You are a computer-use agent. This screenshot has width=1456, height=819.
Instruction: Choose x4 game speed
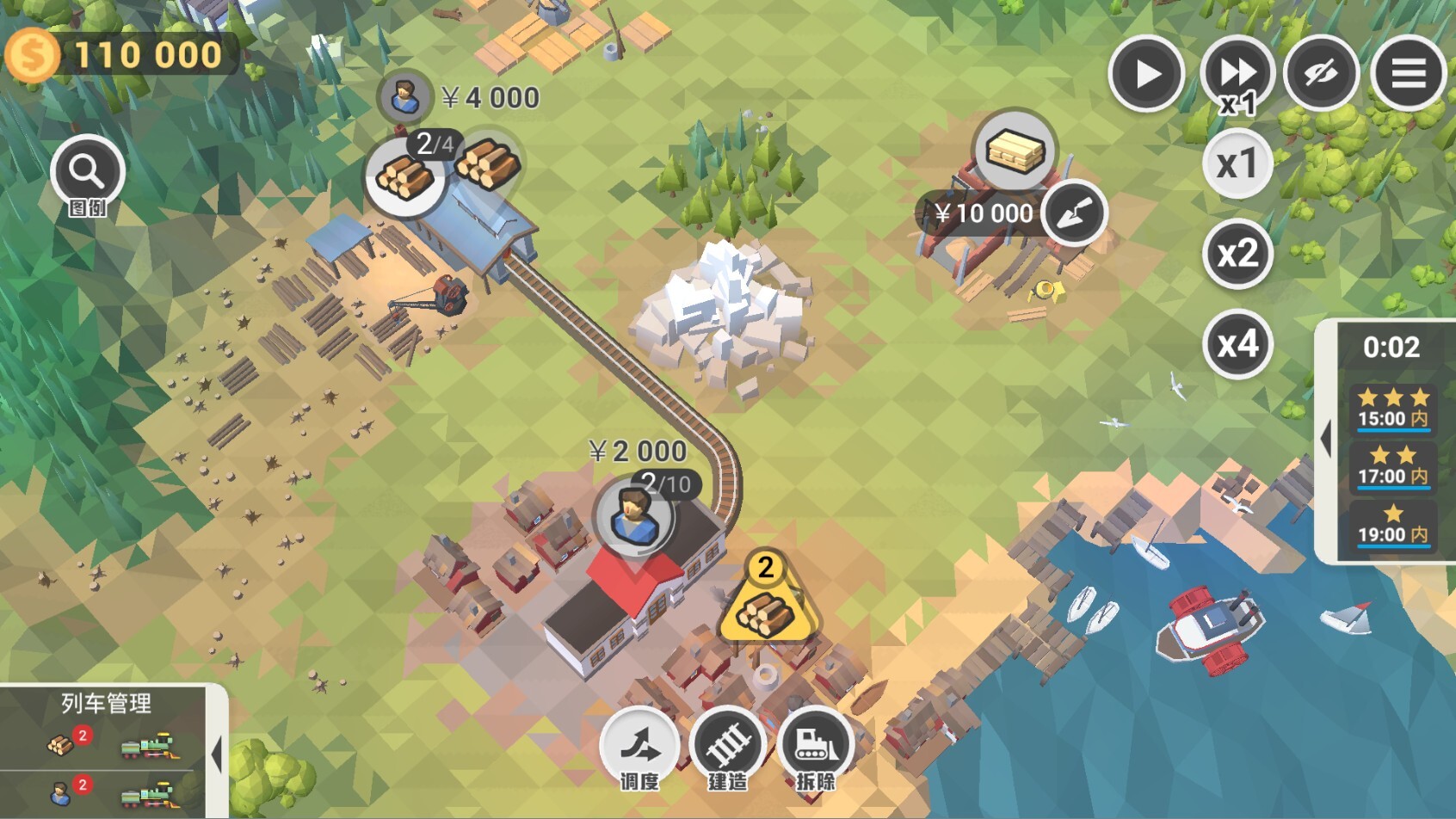[x=1237, y=344]
